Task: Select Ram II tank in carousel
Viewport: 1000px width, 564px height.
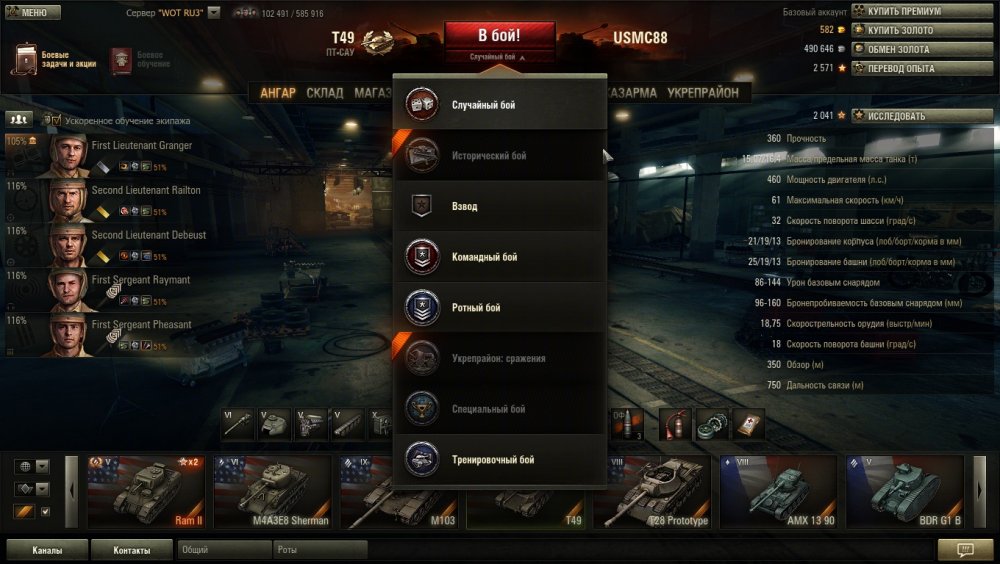Action: coord(146,491)
